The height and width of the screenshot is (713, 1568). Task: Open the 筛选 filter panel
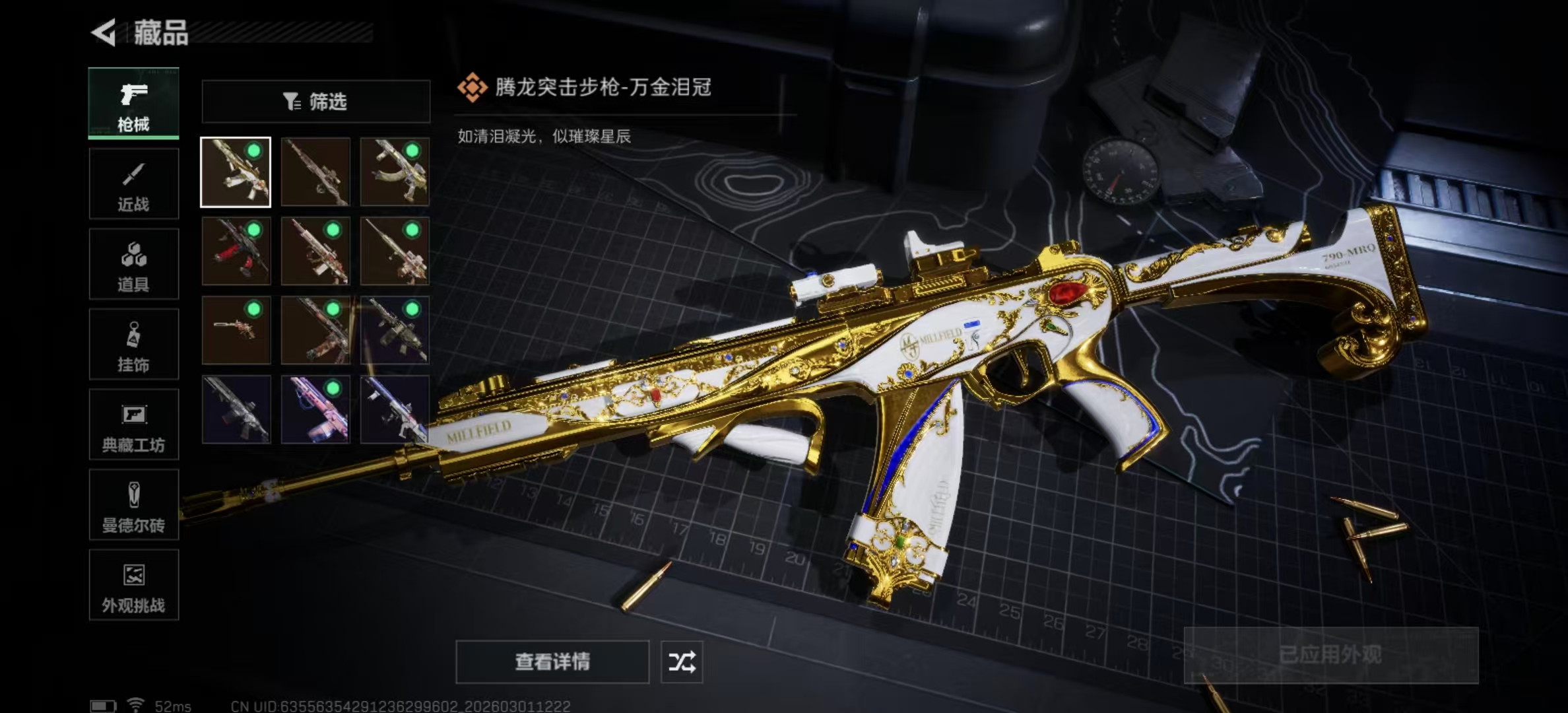[x=315, y=101]
